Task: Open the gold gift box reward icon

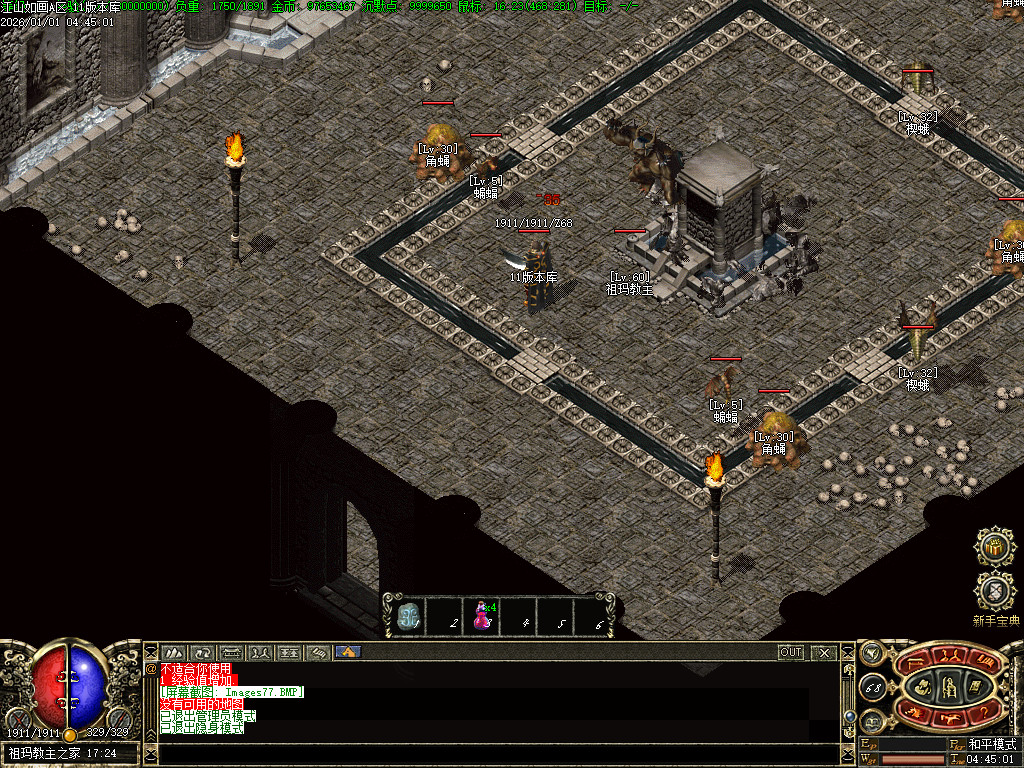Action: 995,548
